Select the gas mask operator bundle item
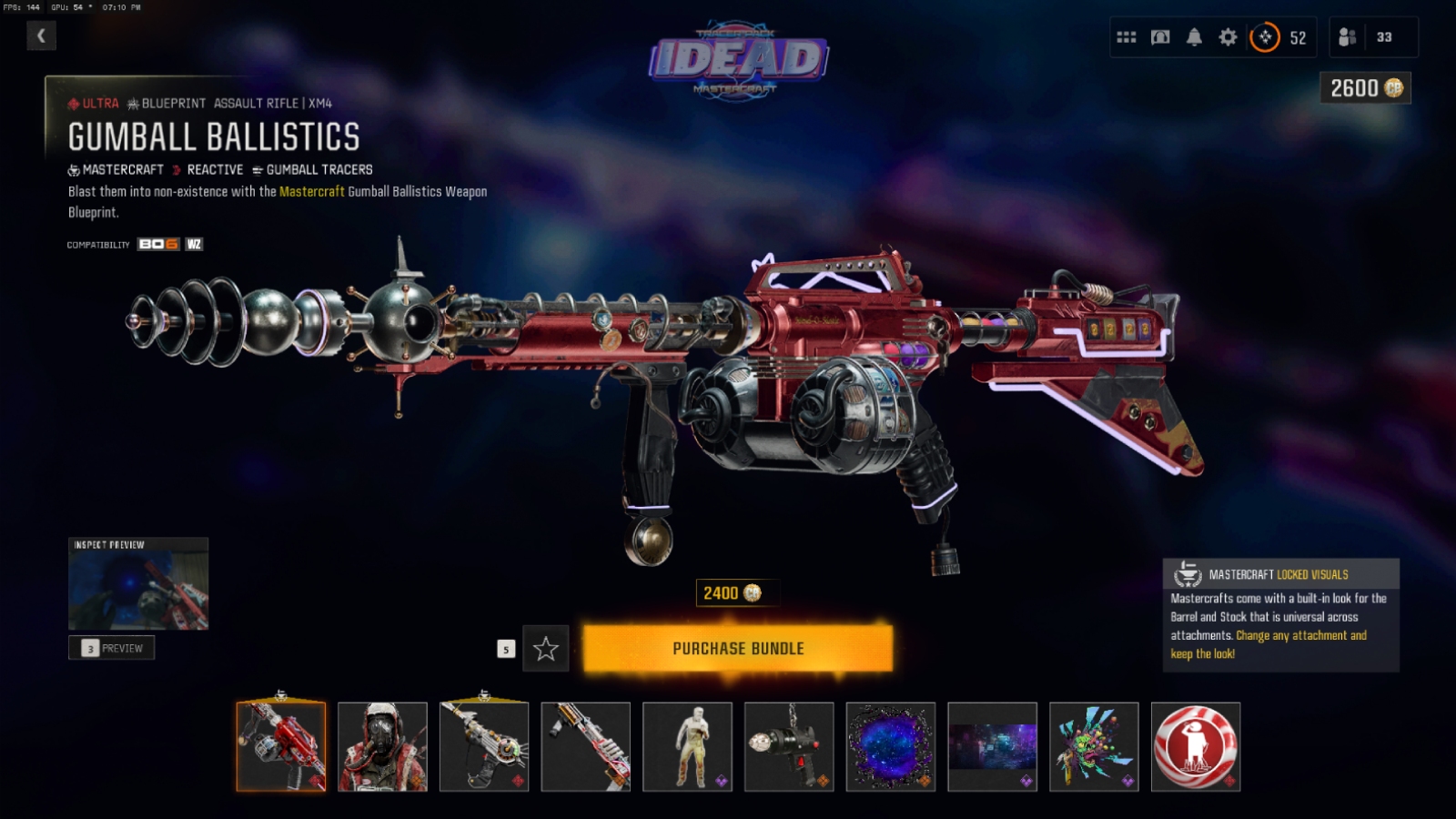 pyautogui.click(x=383, y=746)
